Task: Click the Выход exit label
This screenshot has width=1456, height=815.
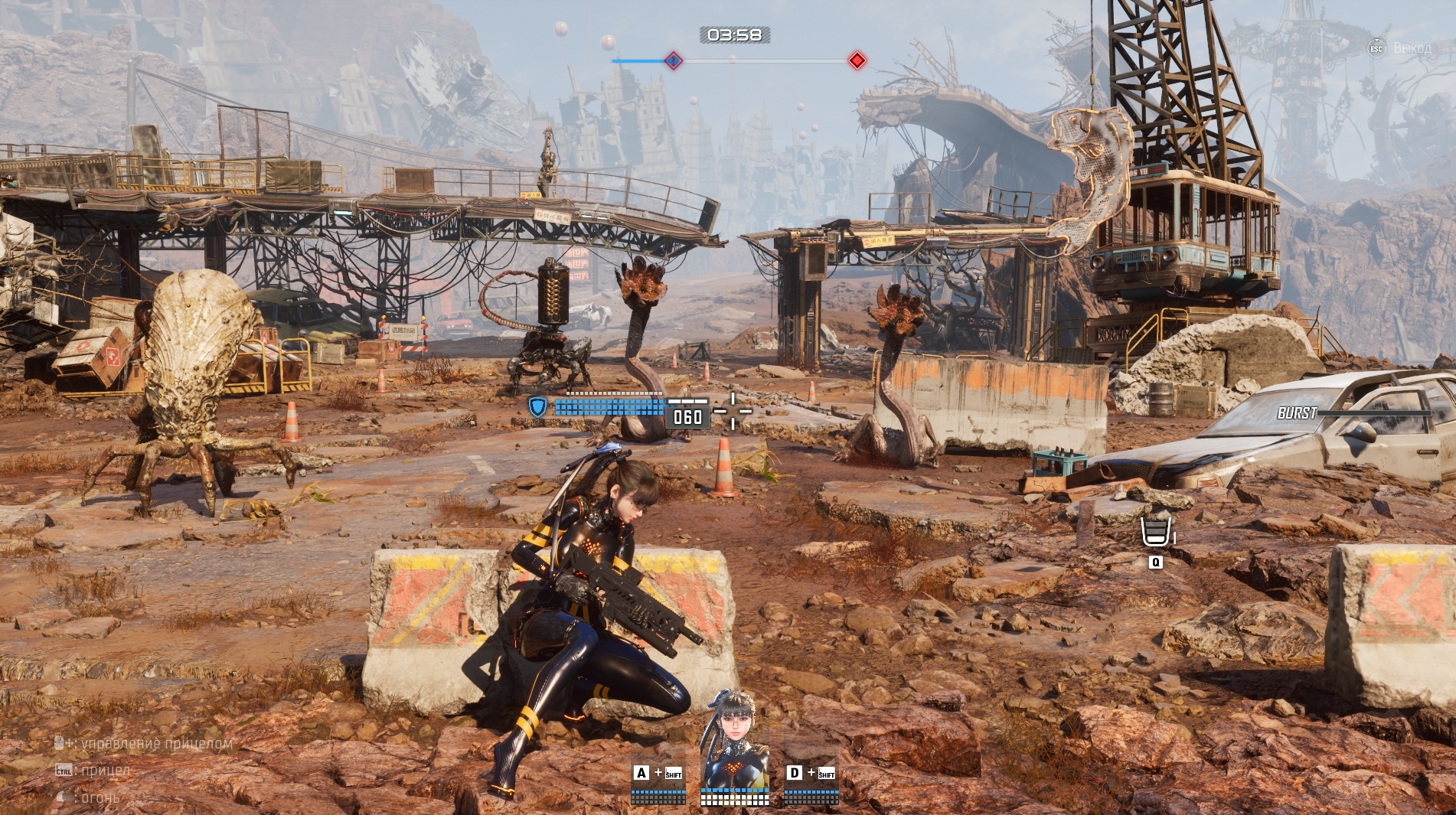Action: 1412,48
